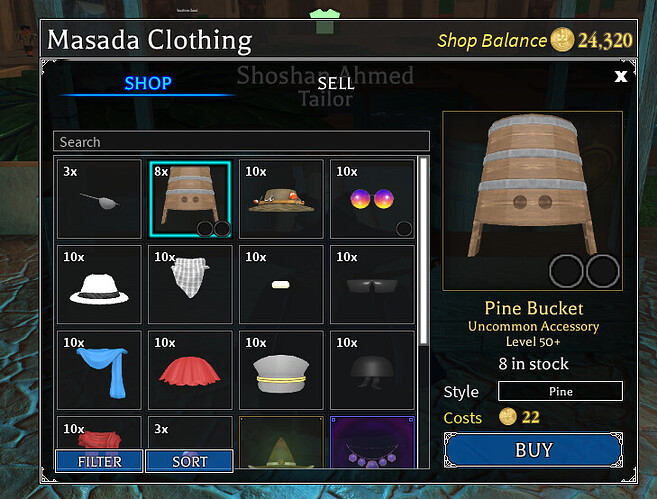Select the checkered bandana item

tap(190, 285)
